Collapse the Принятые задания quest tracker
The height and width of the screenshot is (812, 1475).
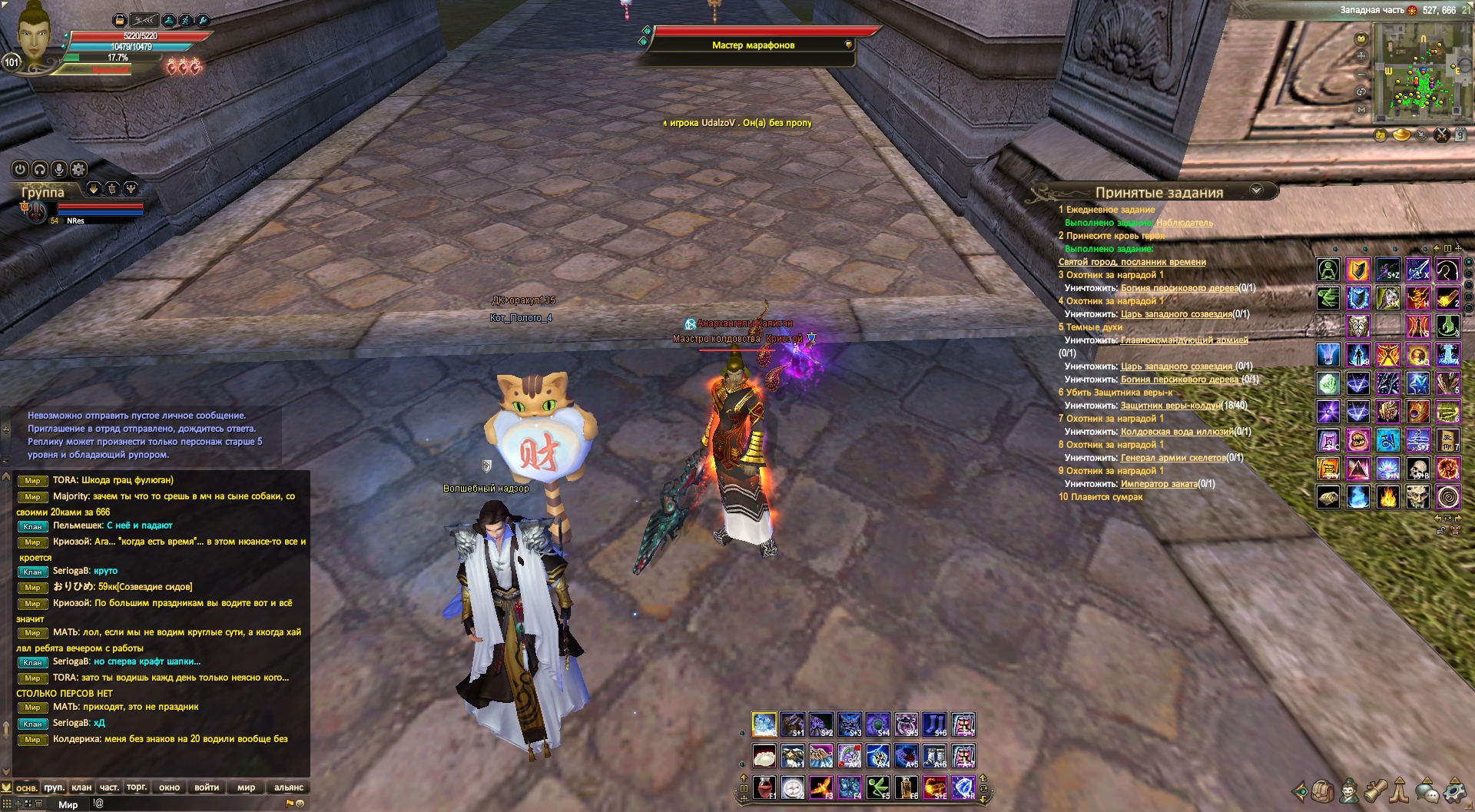(x=1257, y=190)
